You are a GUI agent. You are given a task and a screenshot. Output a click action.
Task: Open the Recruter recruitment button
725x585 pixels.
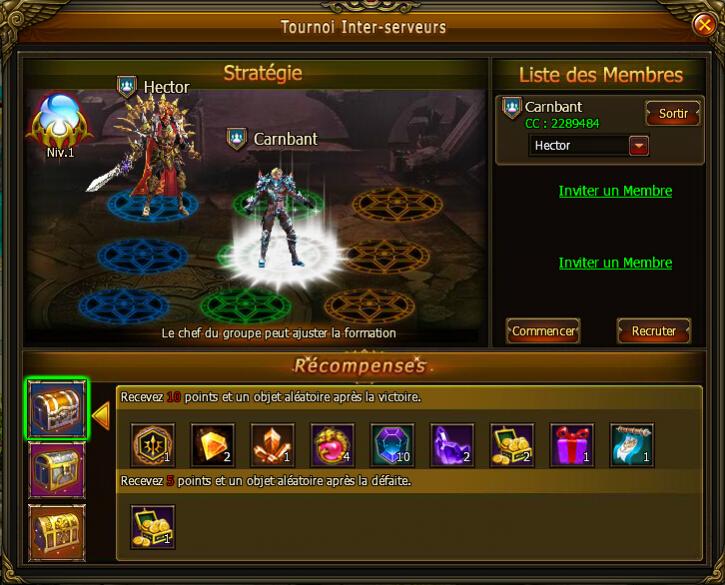click(654, 331)
